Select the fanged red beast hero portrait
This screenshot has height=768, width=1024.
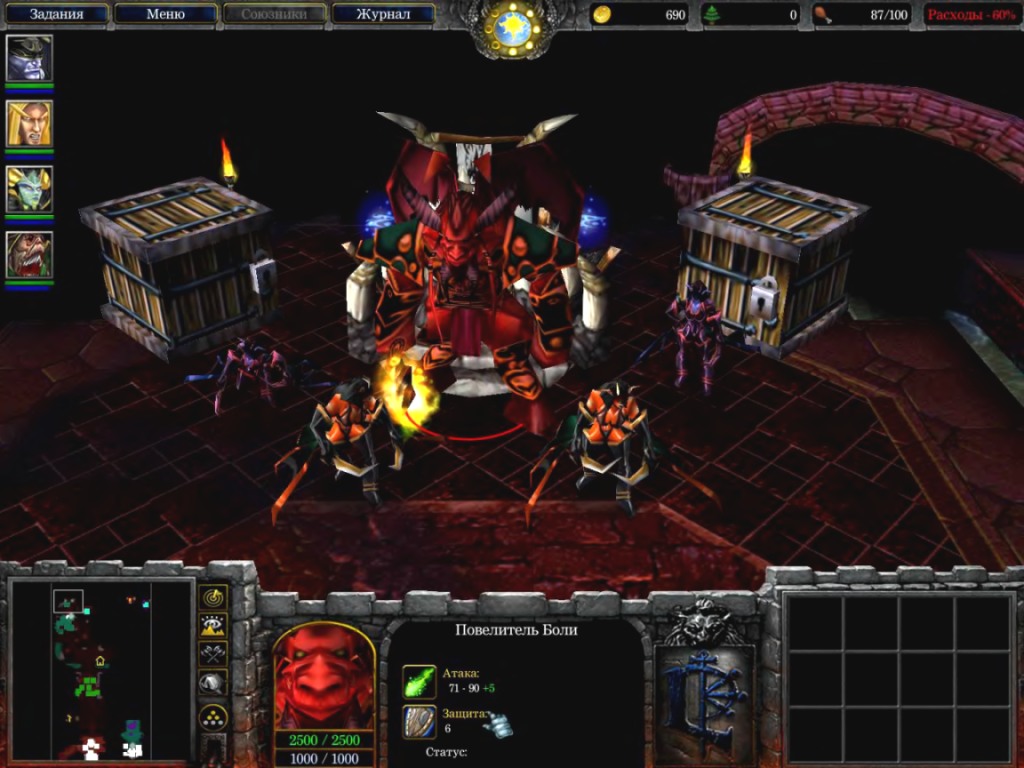coord(29,254)
